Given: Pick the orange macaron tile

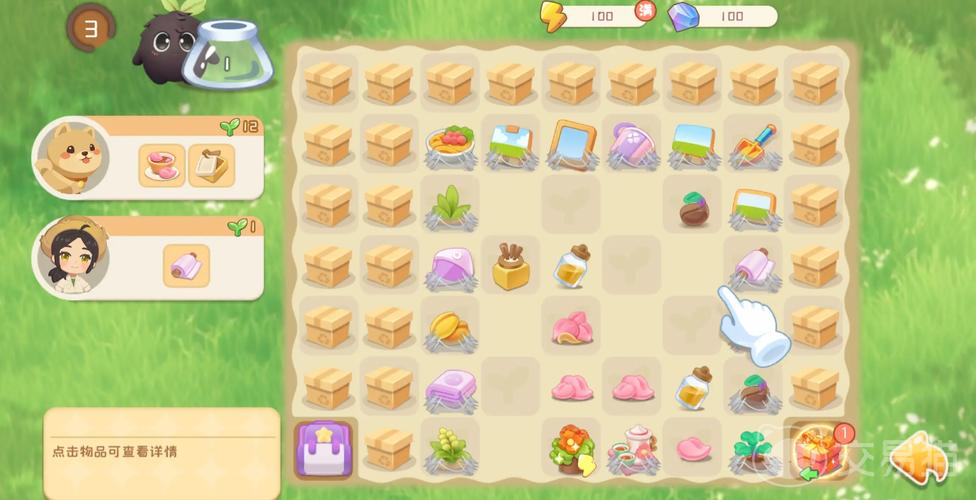Looking at the screenshot, I should pyautogui.click(x=449, y=326).
